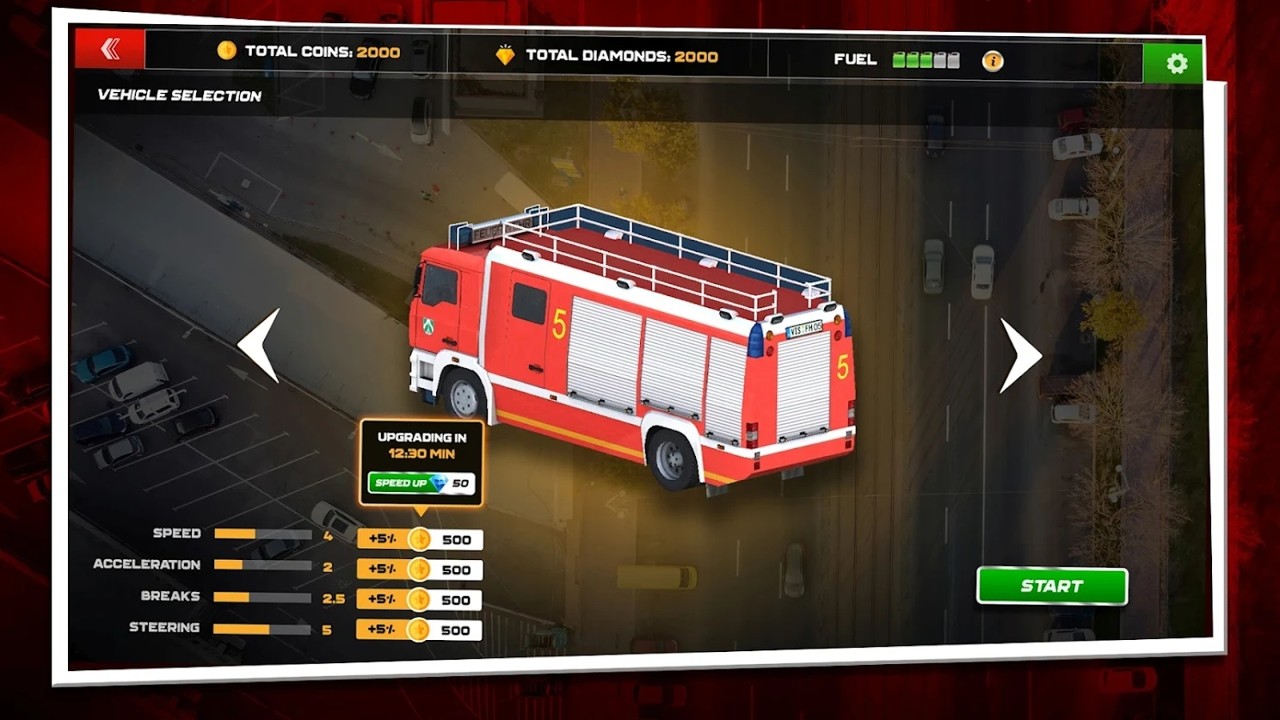Open settings with the green gear button

pyautogui.click(x=1176, y=64)
